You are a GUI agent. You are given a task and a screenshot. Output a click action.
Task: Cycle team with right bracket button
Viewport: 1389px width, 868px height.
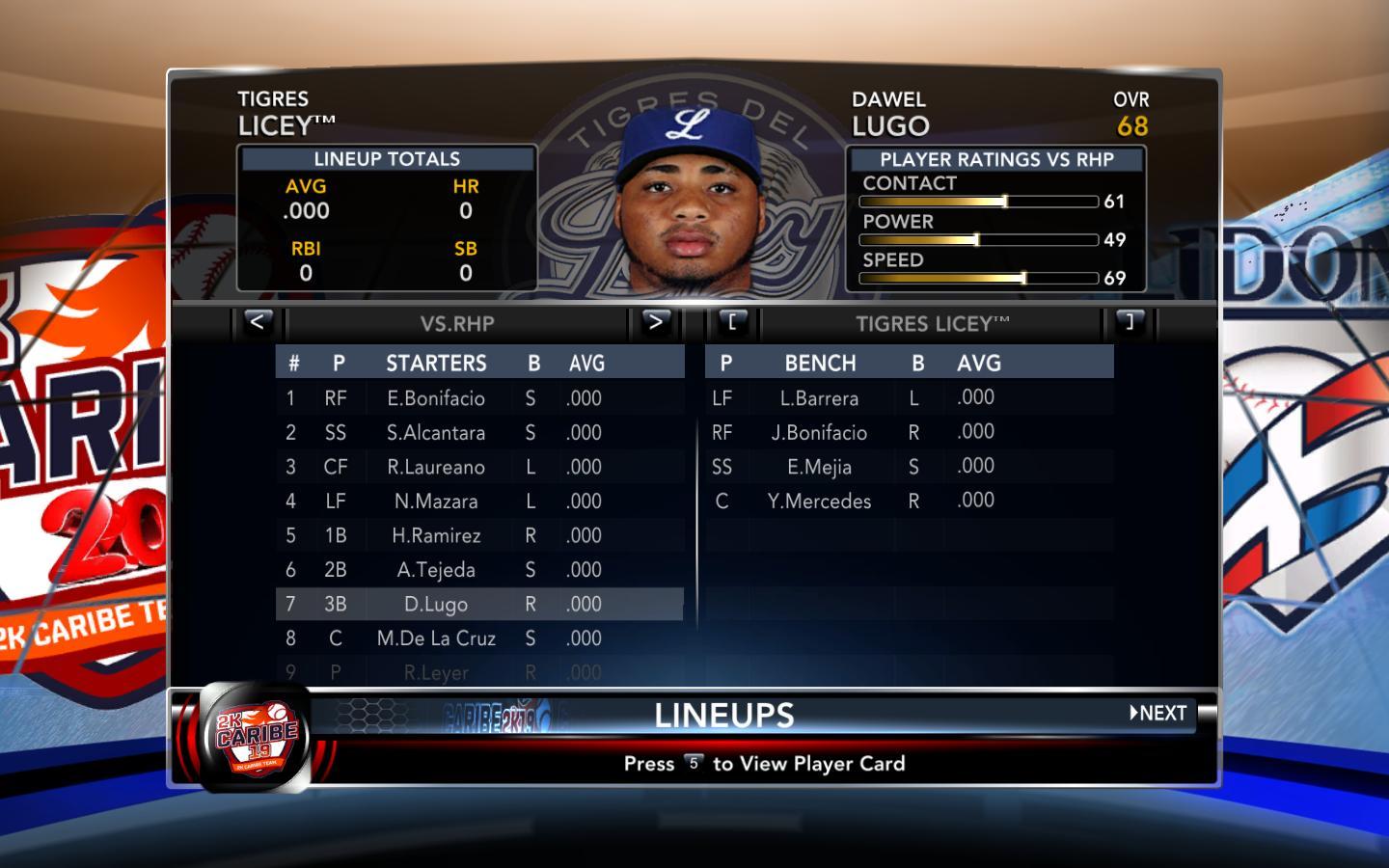(x=1130, y=322)
